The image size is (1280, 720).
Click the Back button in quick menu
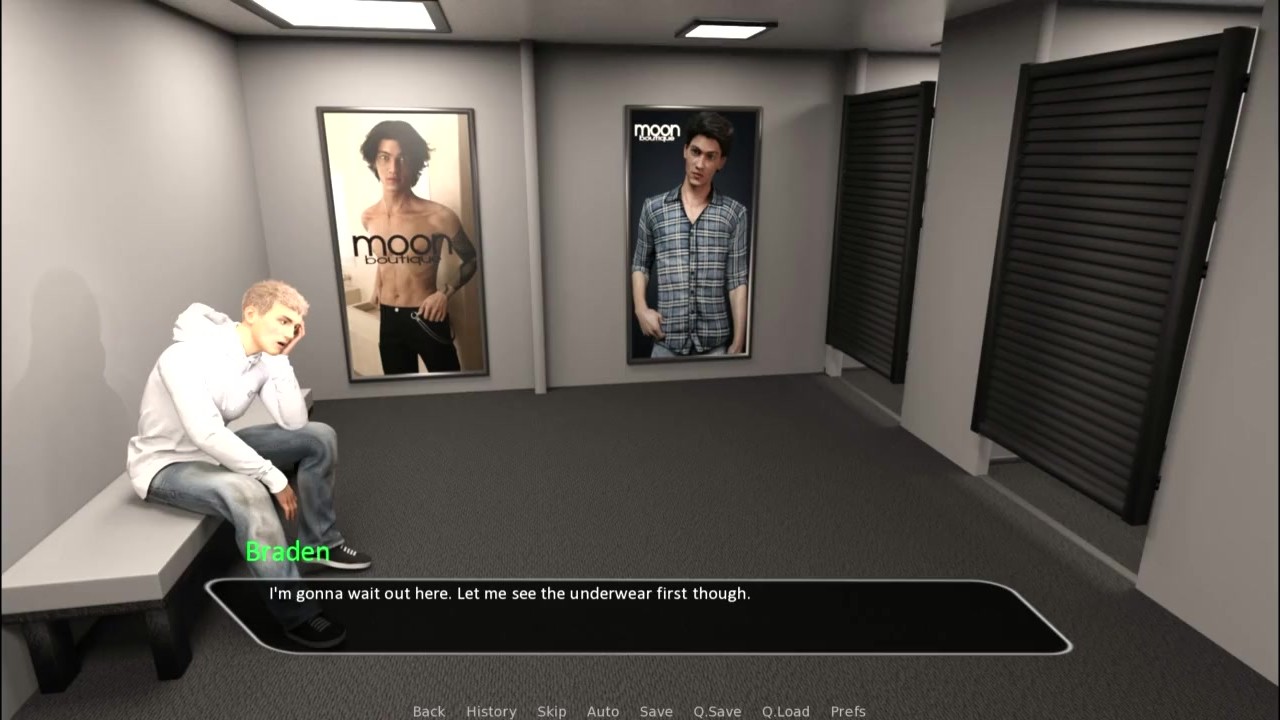pos(428,711)
